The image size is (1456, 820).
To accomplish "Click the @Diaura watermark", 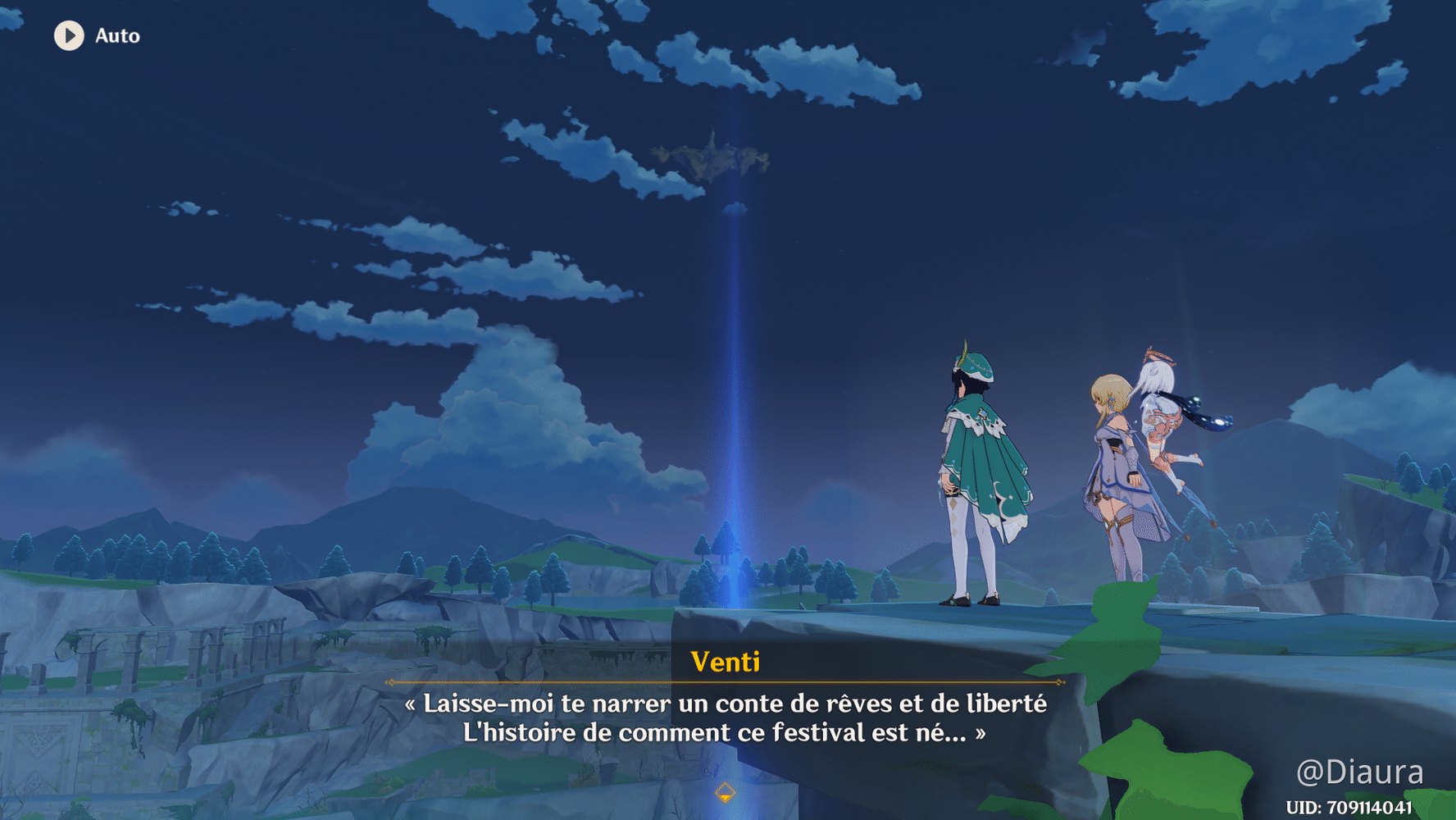I will 1361,772.
